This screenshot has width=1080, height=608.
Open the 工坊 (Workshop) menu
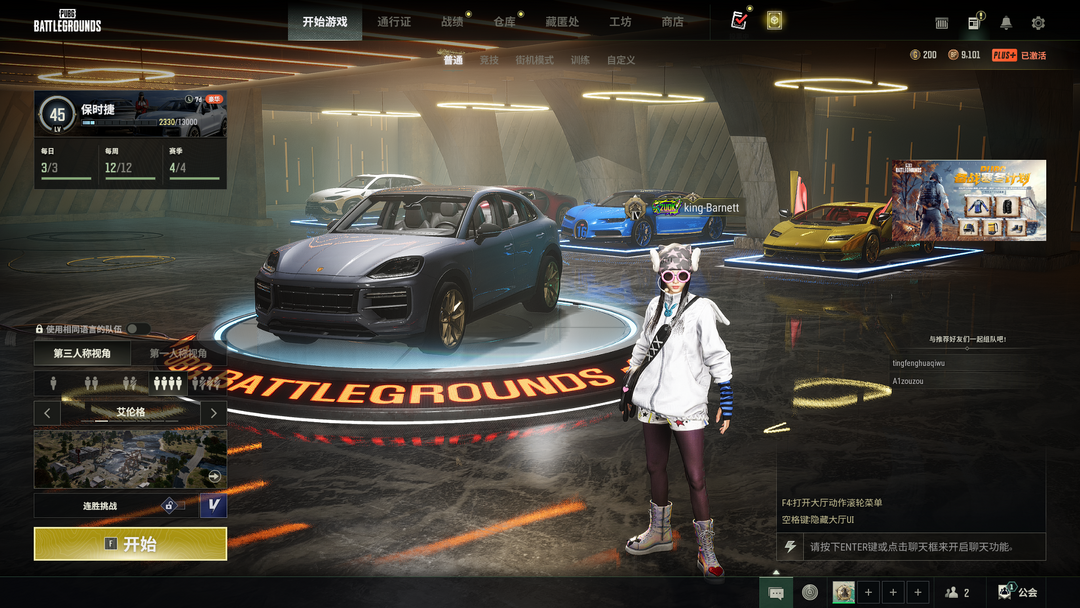pyautogui.click(x=620, y=22)
